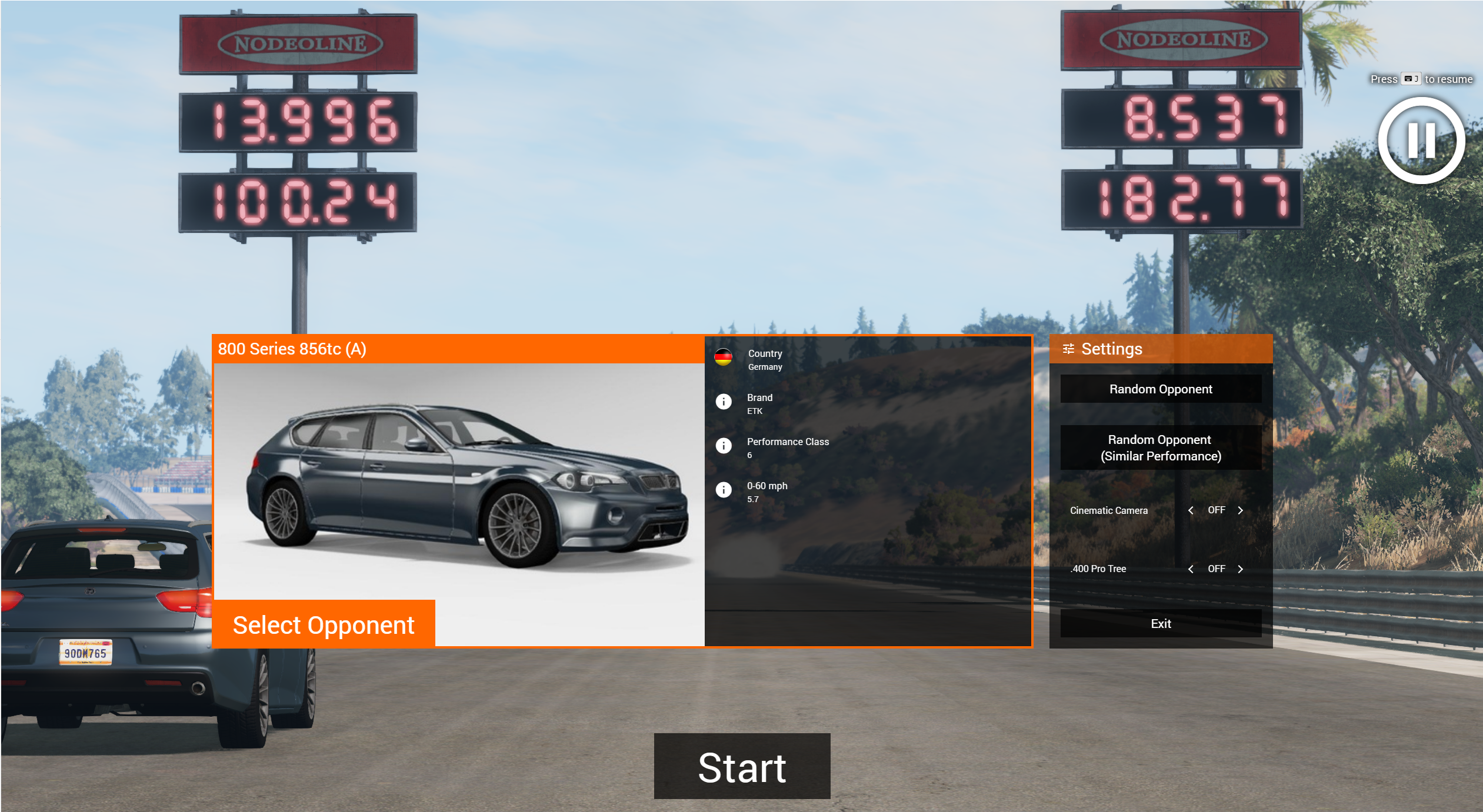Click the round pause icon
Image resolution: width=1483 pixels, height=812 pixels.
1421,141
